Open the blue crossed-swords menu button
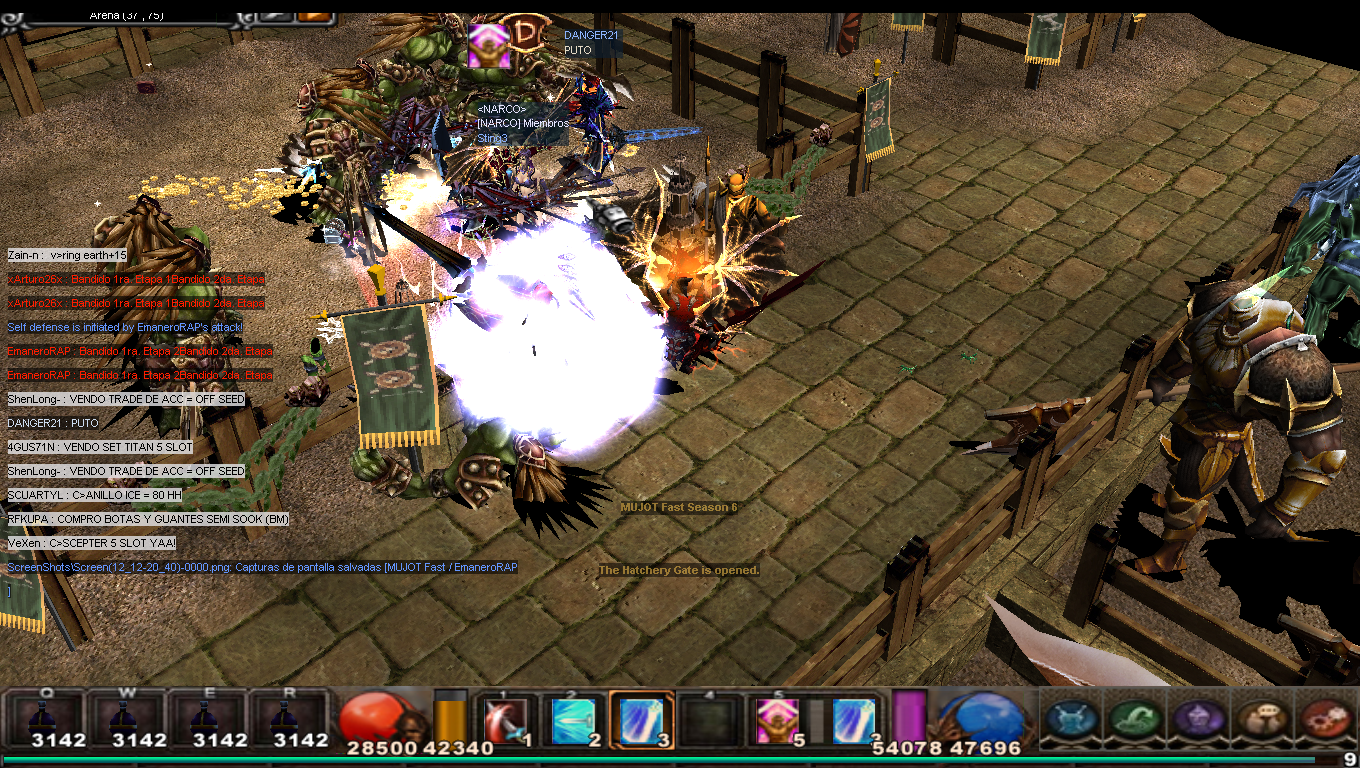 [1073, 718]
